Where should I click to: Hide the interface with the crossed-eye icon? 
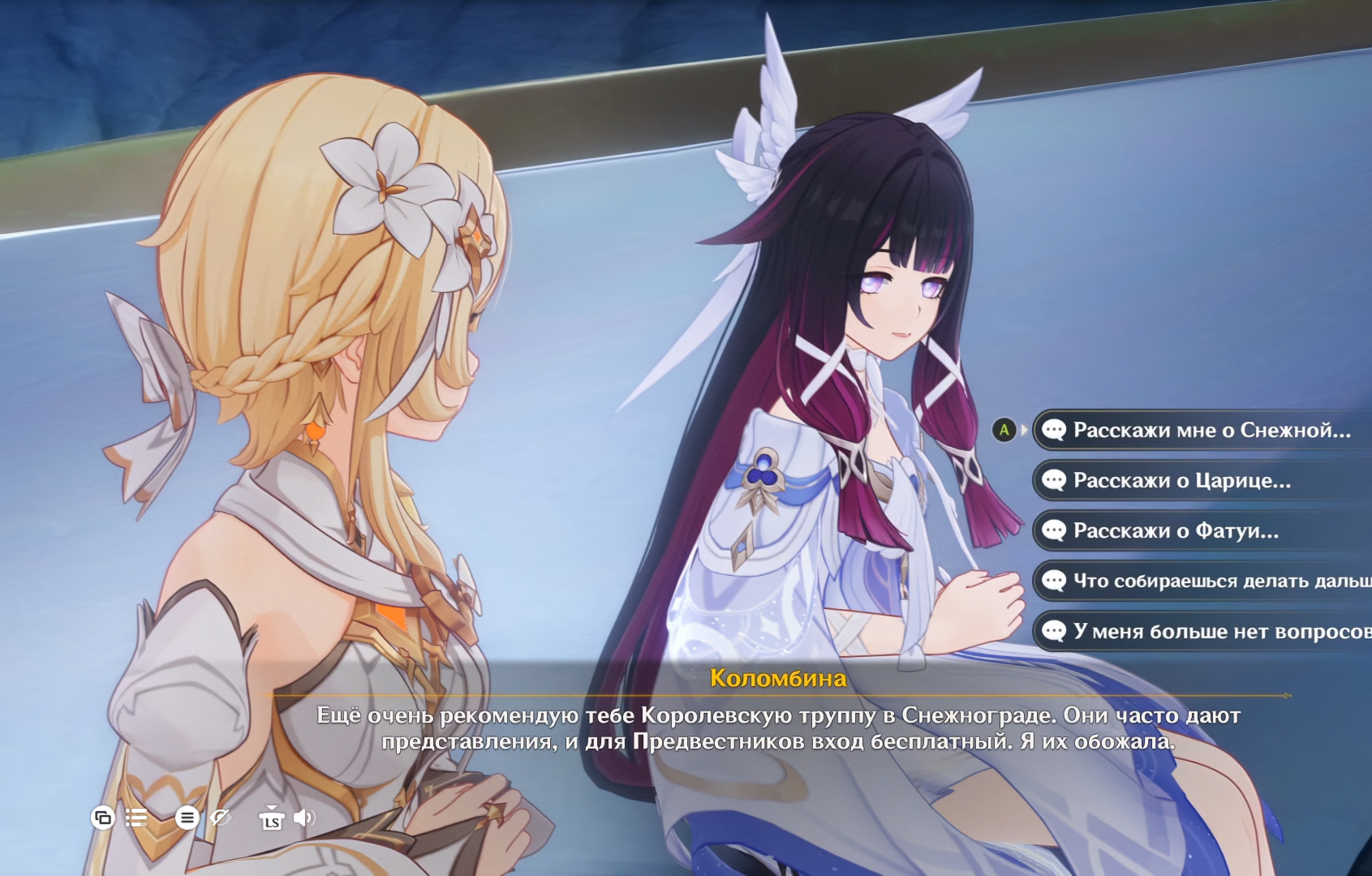[221, 818]
